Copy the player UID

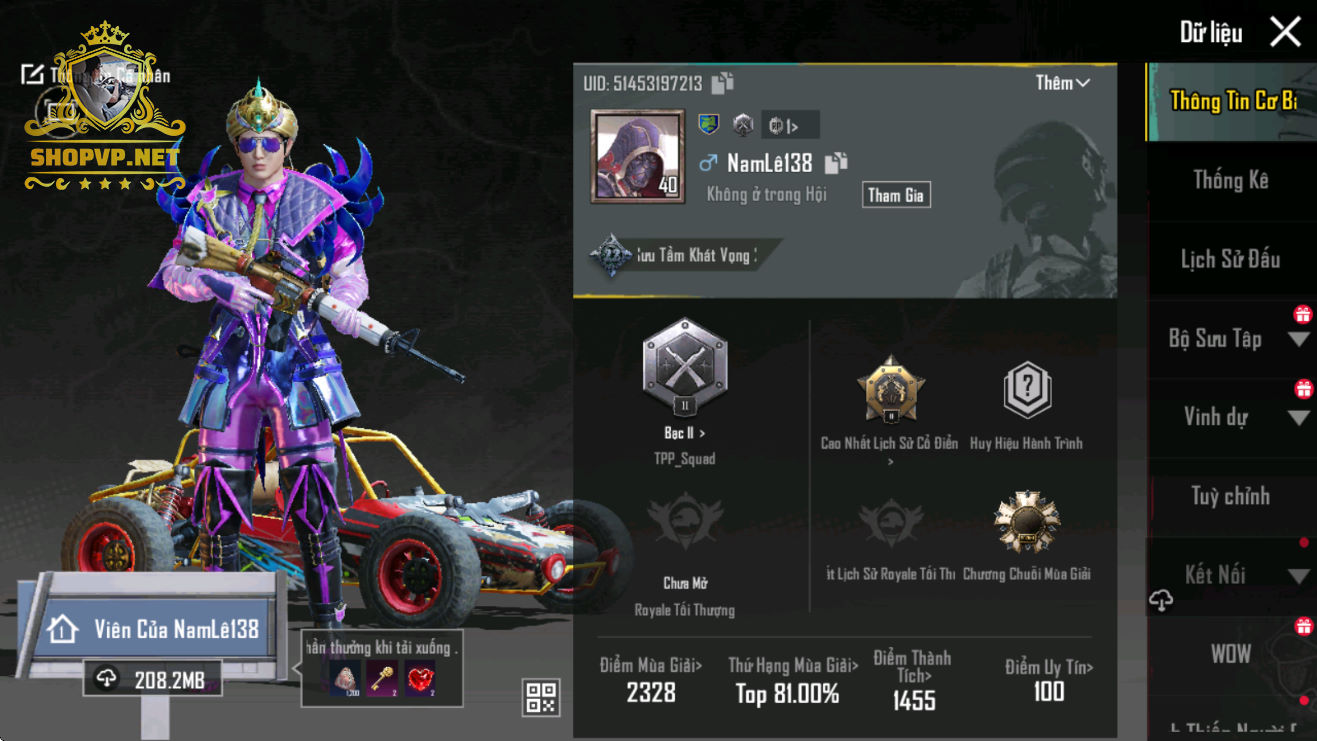723,84
